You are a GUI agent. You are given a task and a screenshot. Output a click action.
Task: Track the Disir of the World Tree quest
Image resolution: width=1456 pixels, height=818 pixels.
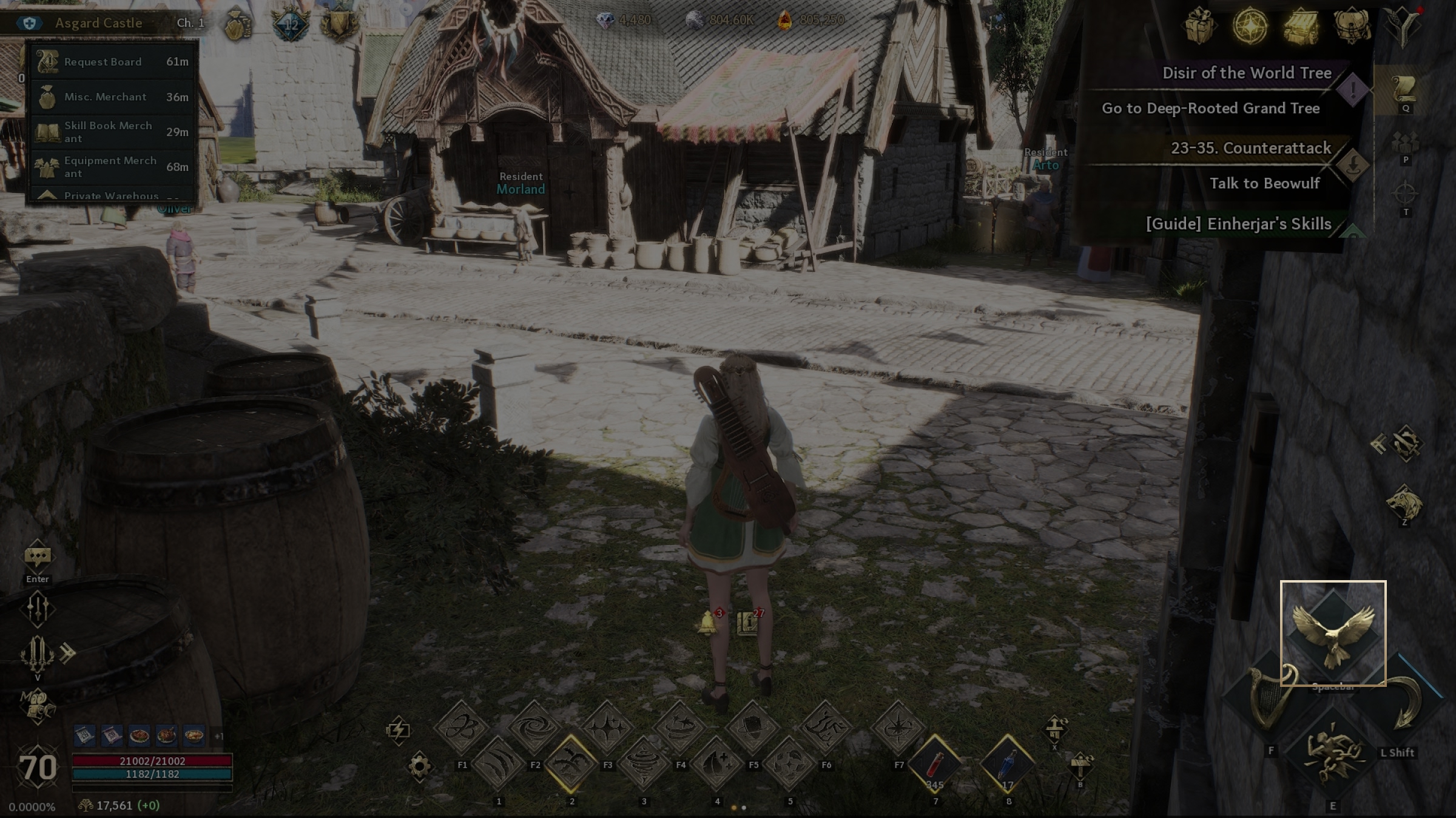click(x=1246, y=73)
